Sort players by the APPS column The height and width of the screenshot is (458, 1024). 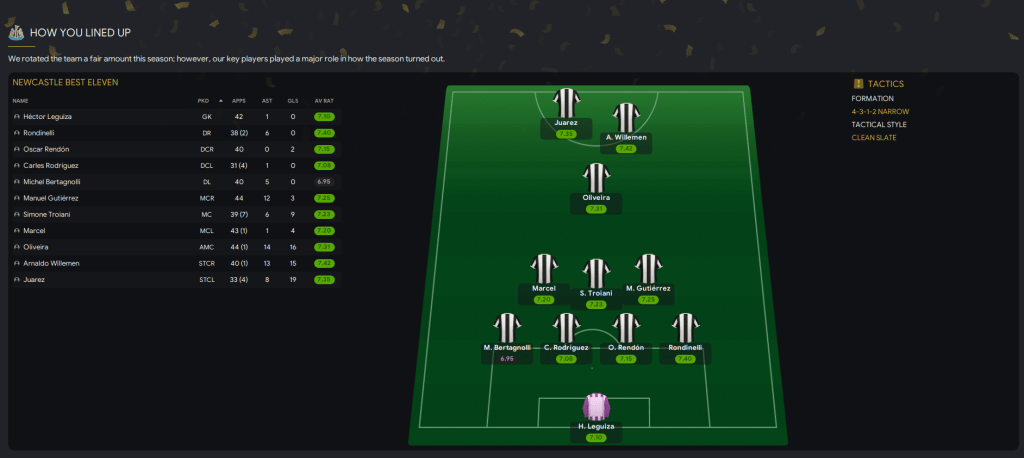238,101
